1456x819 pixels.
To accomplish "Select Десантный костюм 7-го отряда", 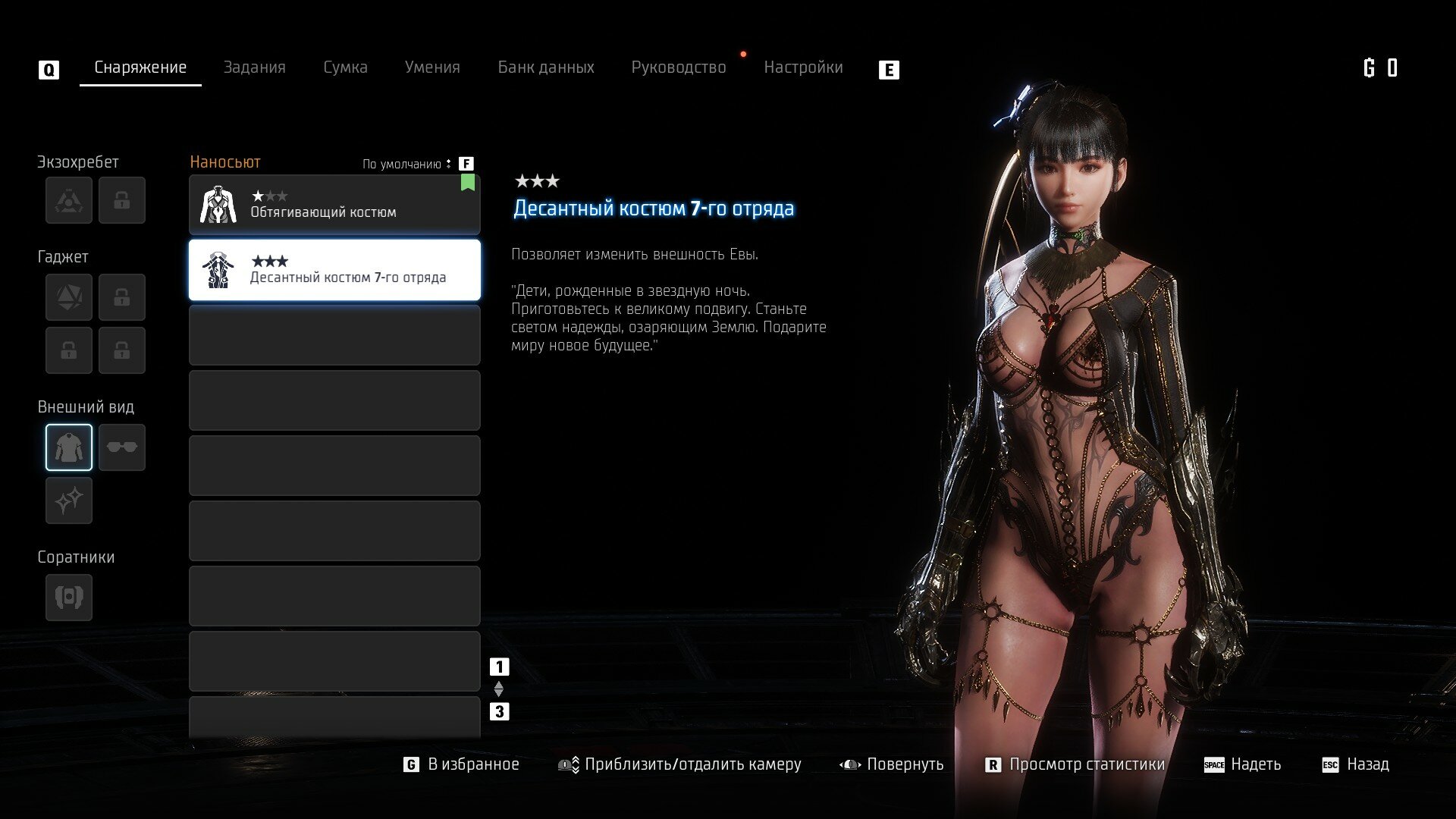I will coord(334,270).
